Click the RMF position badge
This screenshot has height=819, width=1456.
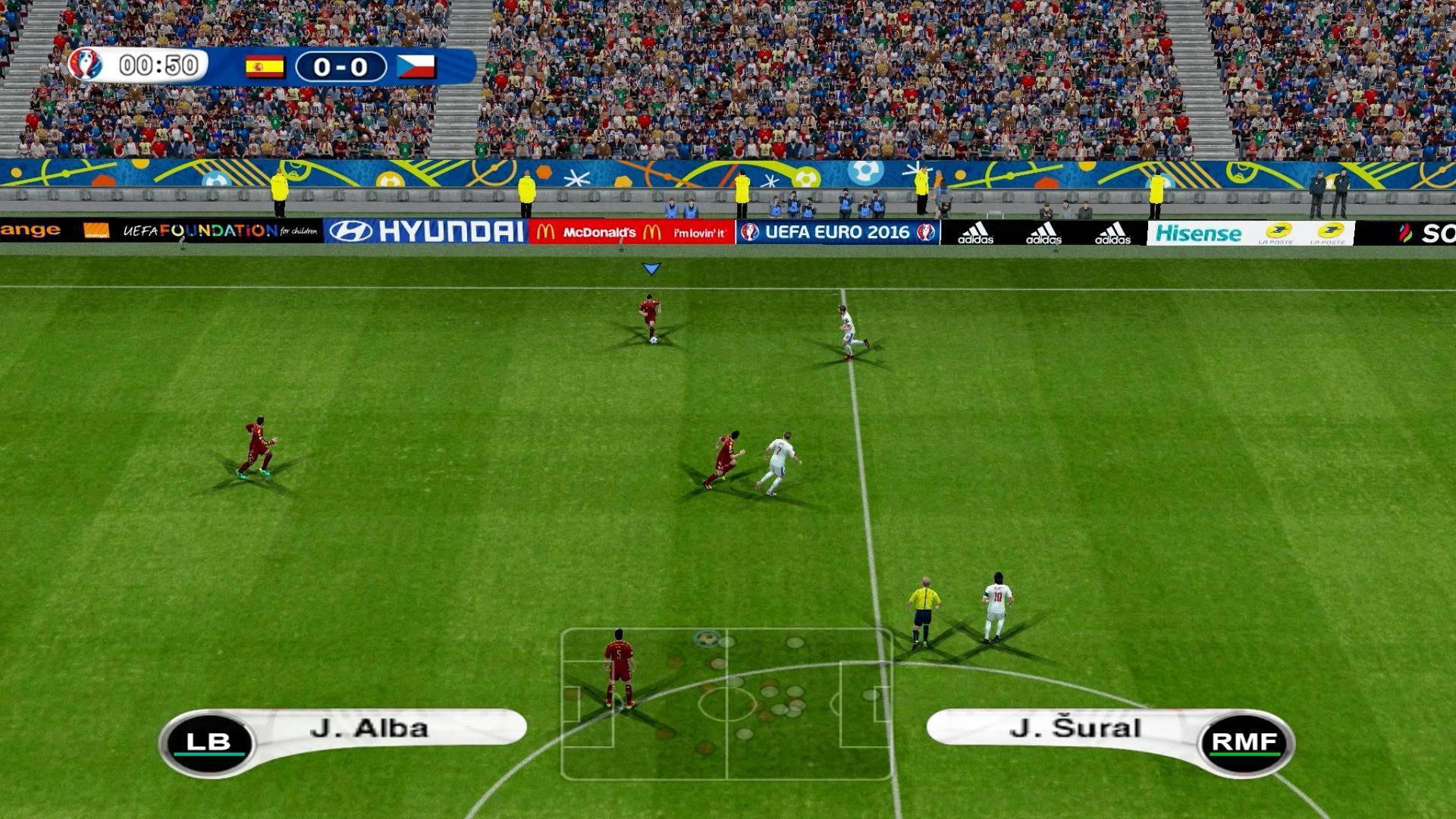pyautogui.click(x=1244, y=742)
